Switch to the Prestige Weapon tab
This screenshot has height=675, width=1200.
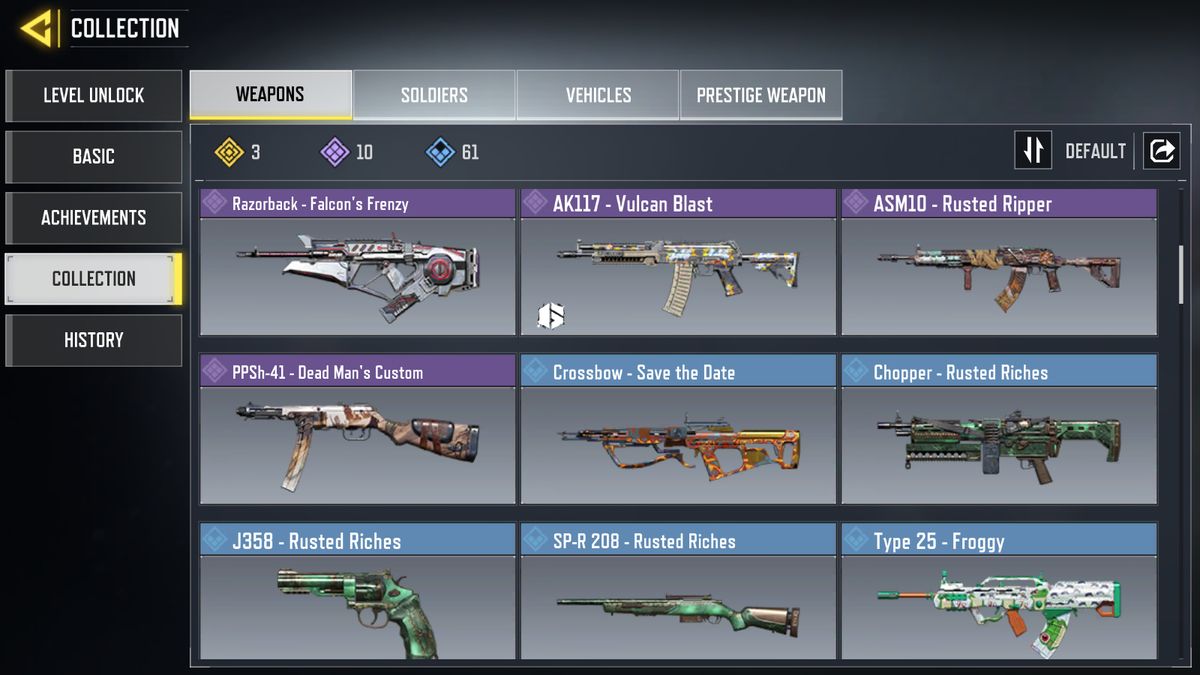[761, 95]
